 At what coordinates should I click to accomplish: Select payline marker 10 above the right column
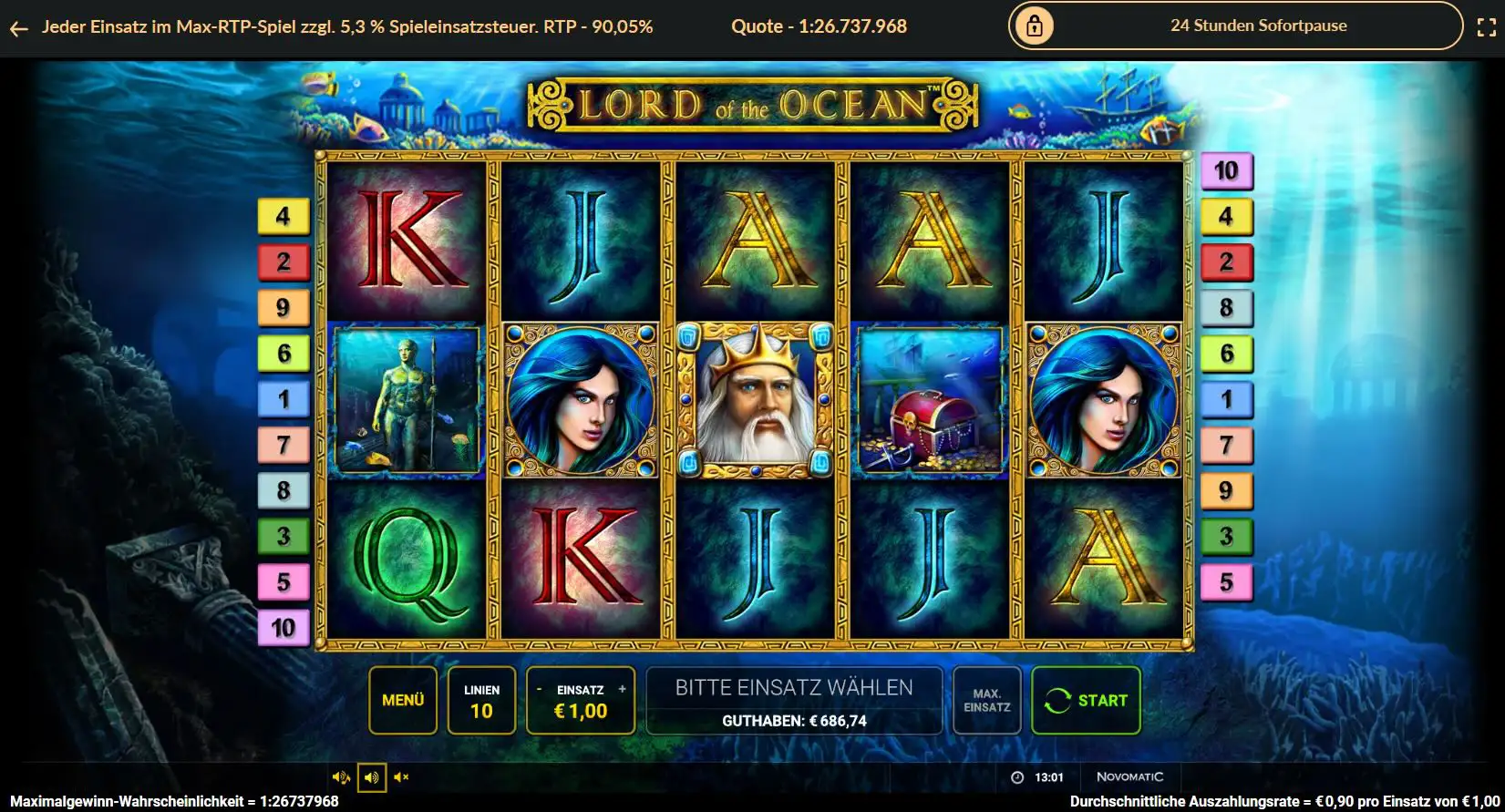point(1226,170)
